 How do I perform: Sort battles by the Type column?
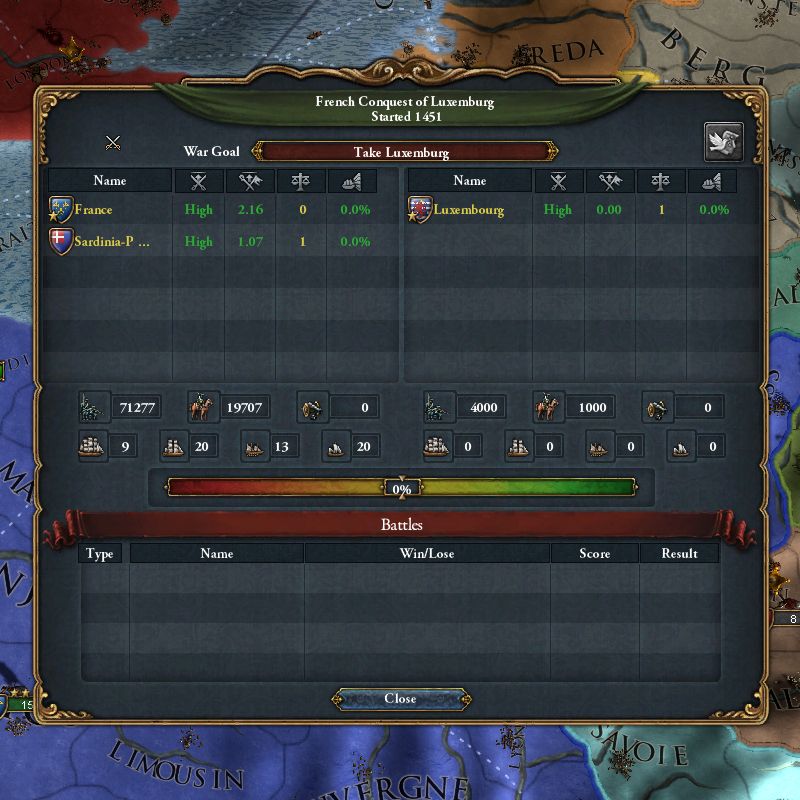coord(100,553)
